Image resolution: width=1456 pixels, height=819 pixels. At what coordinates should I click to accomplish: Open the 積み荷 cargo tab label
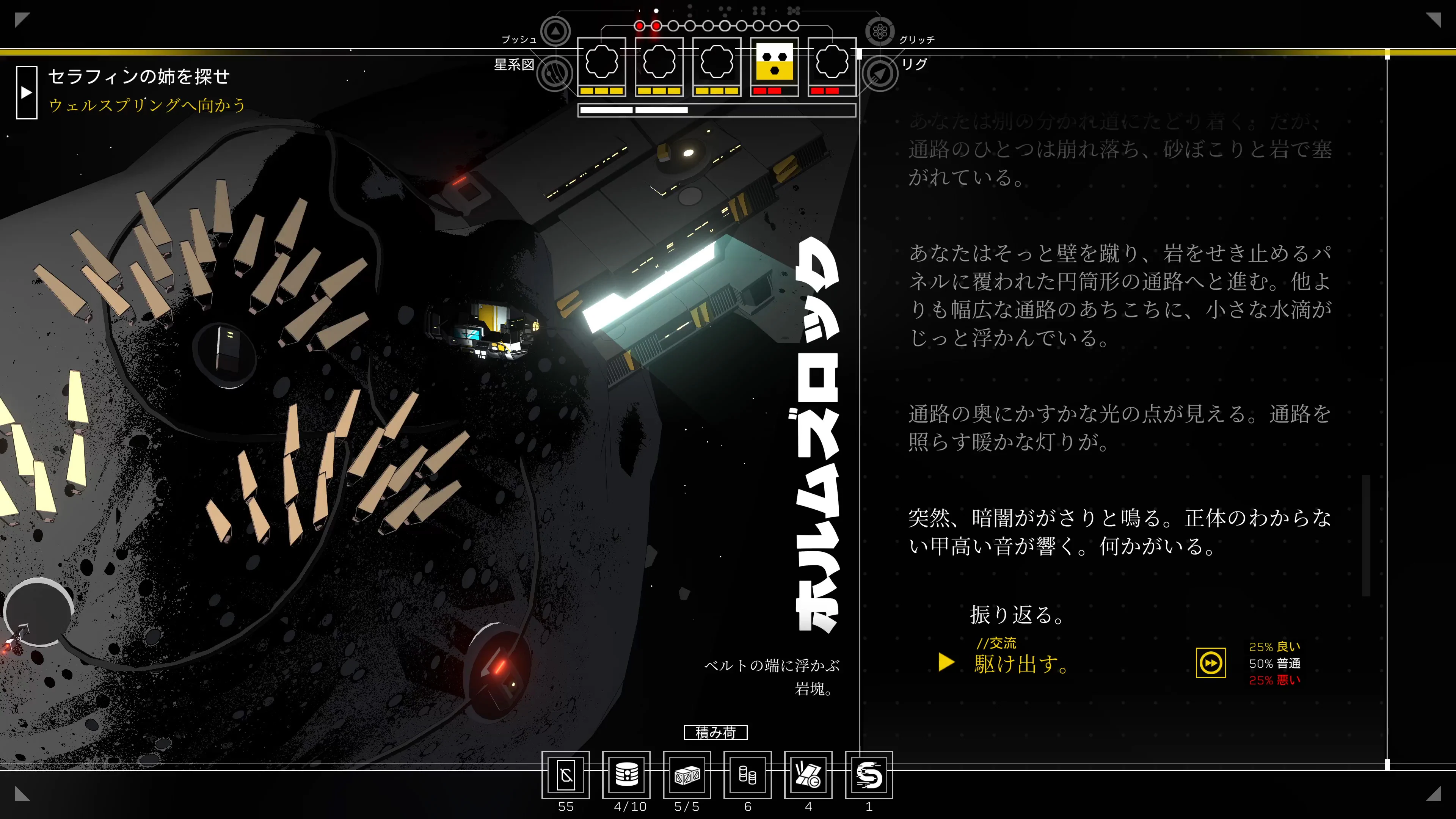tap(716, 733)
